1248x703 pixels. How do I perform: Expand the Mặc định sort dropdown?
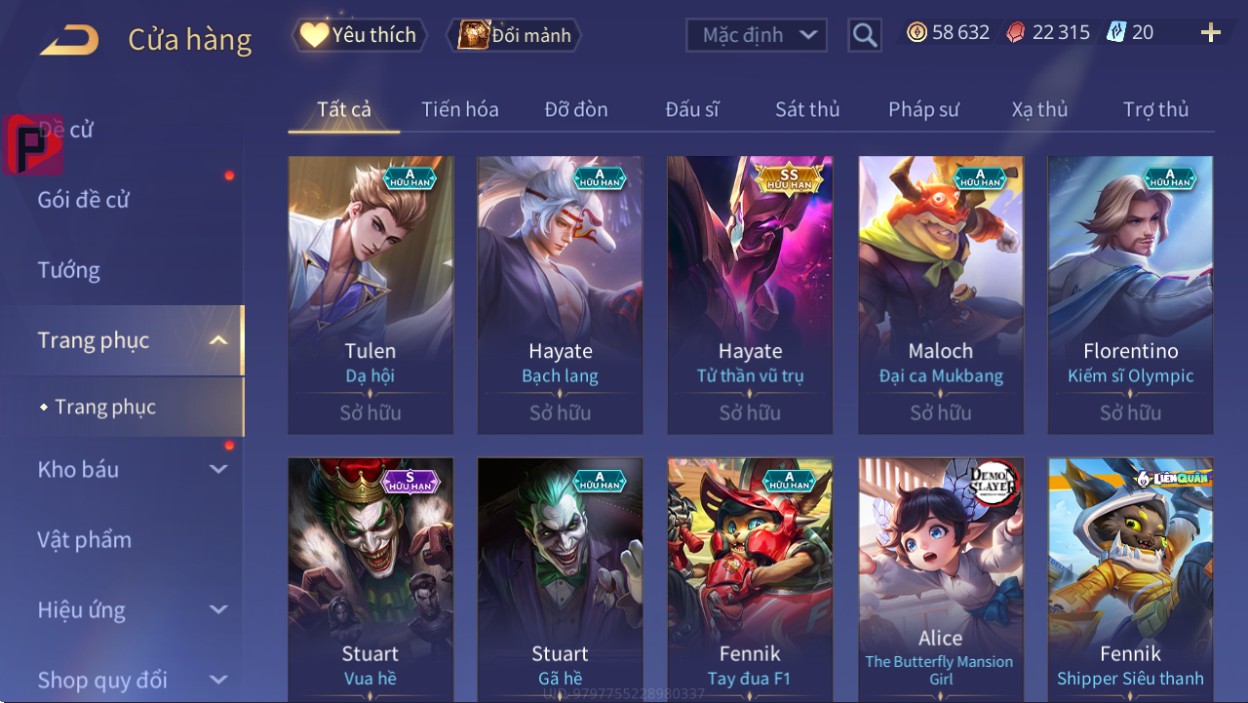(x=756, y=36)
